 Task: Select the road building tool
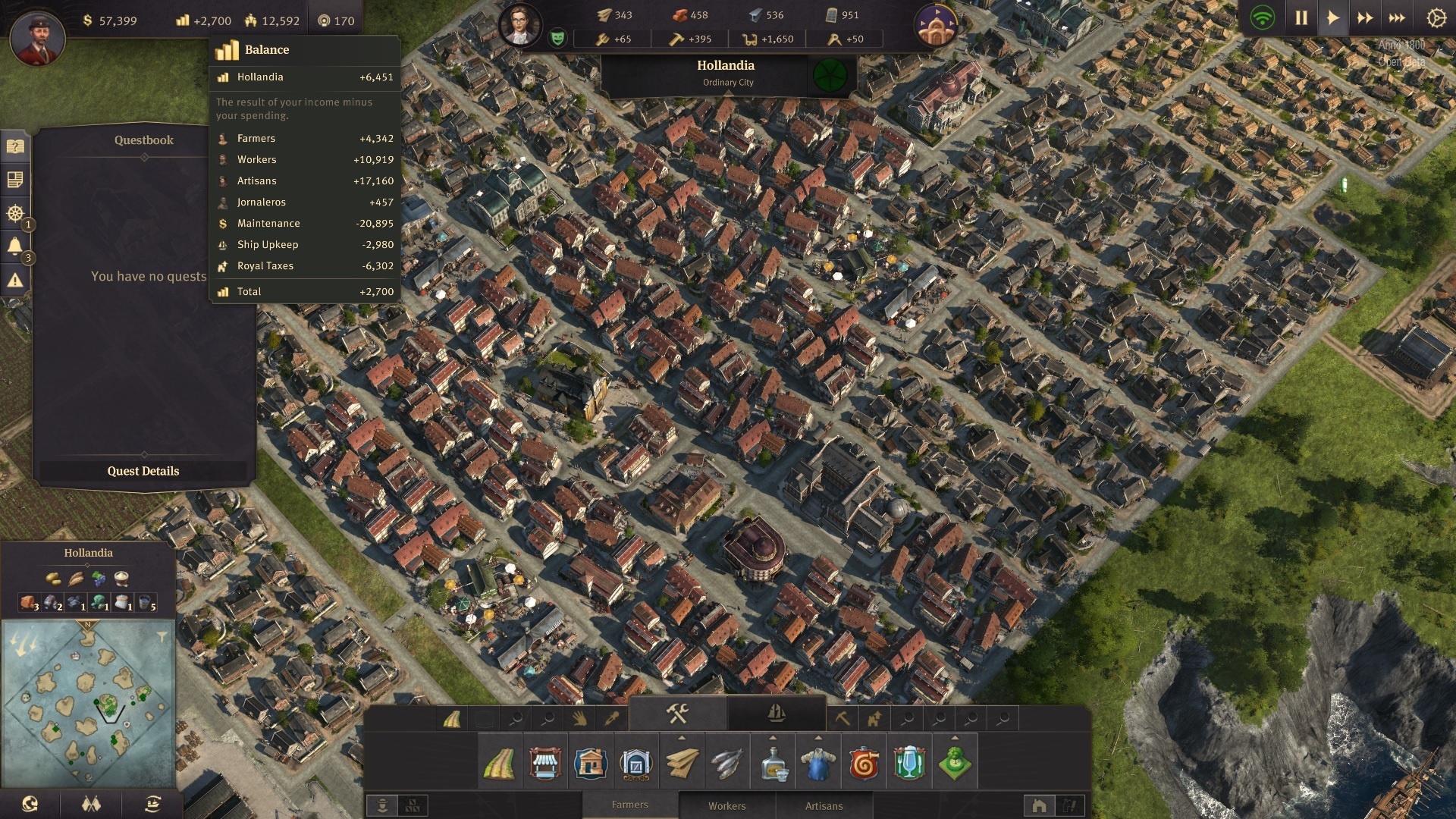(499, 763)
